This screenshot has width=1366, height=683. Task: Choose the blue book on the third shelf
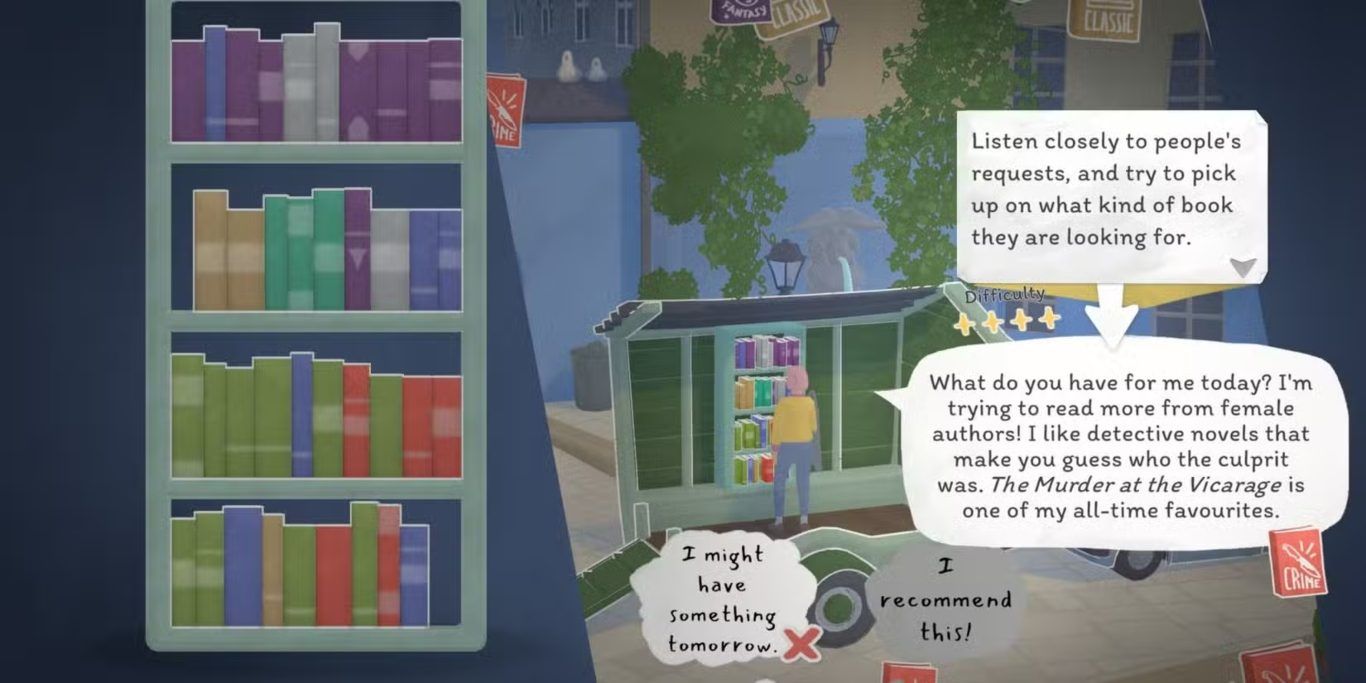pos(302,414)
